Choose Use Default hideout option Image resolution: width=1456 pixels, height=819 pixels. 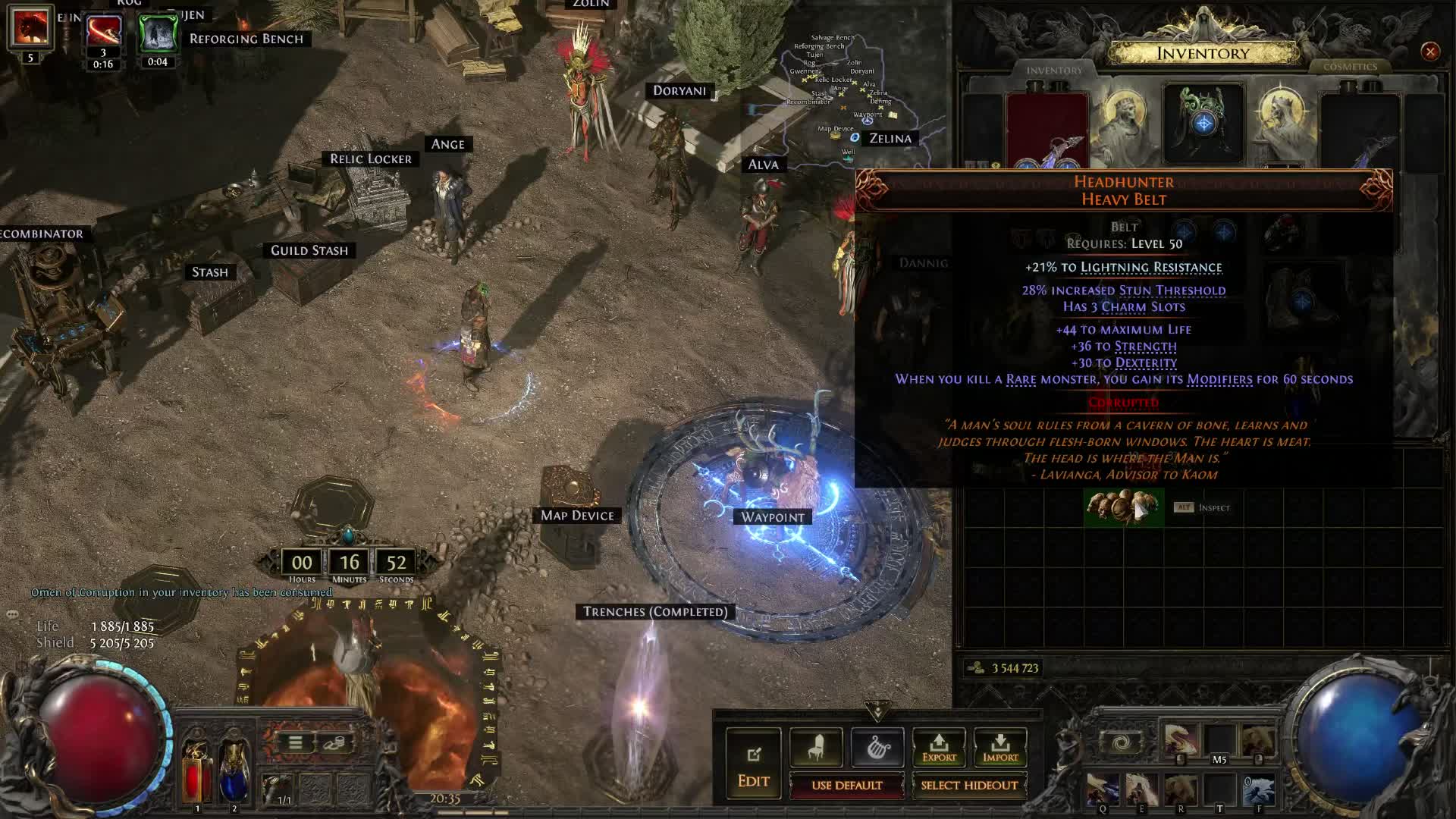click(x=846, y=786)
